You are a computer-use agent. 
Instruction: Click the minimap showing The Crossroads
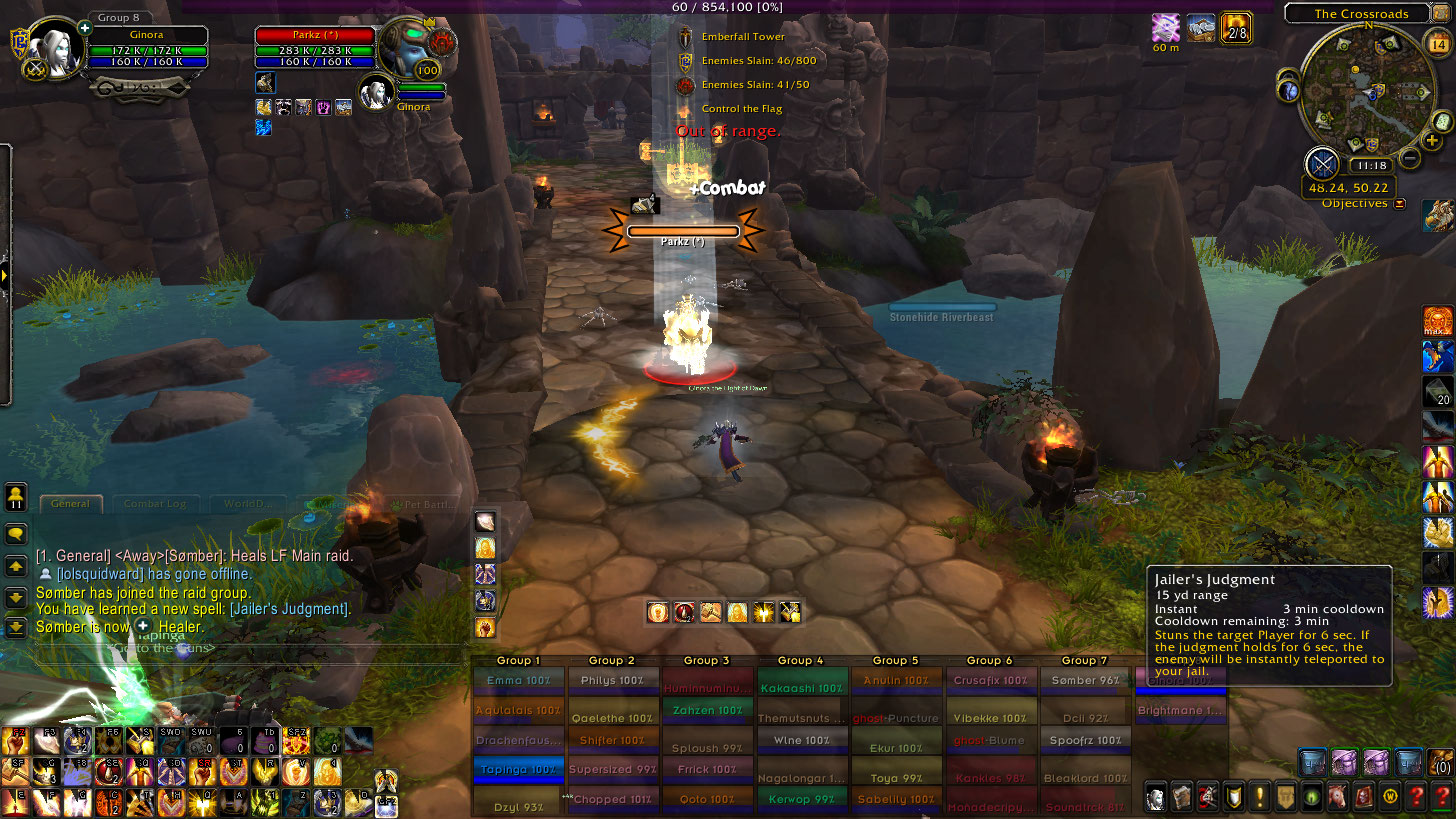tap(1366, 92)
